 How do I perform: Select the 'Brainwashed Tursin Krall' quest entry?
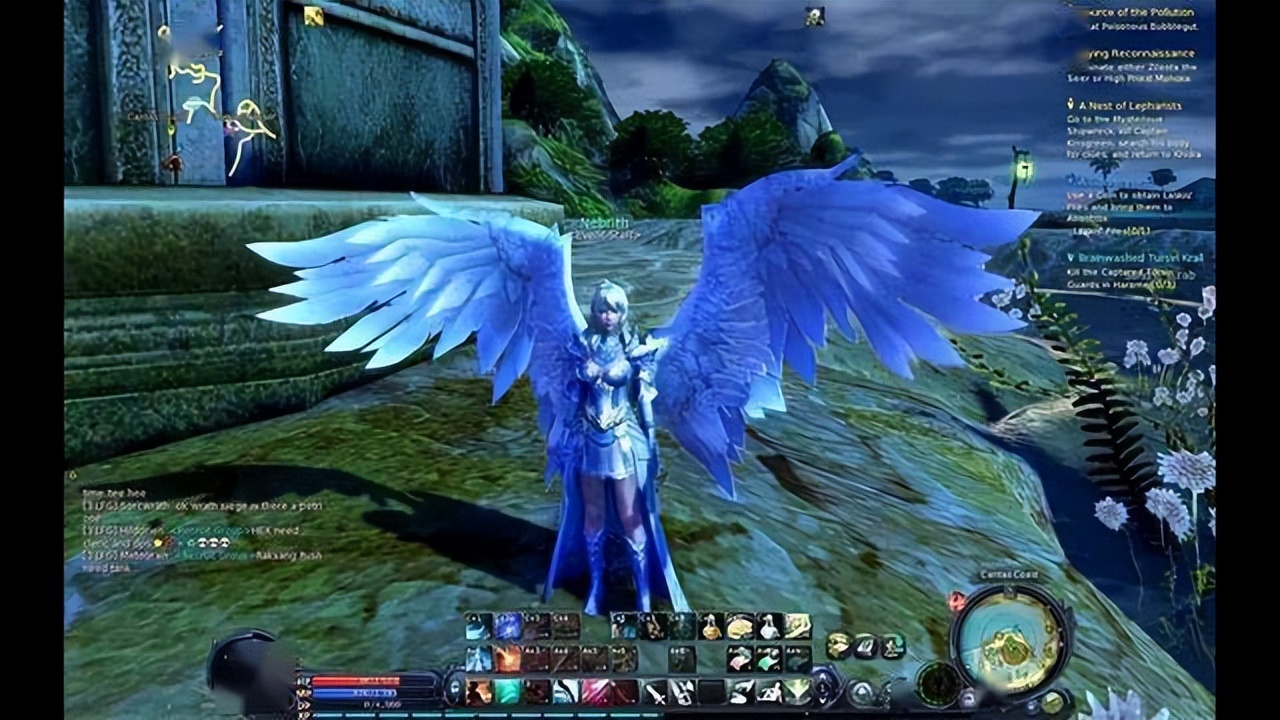point(1139,257)
